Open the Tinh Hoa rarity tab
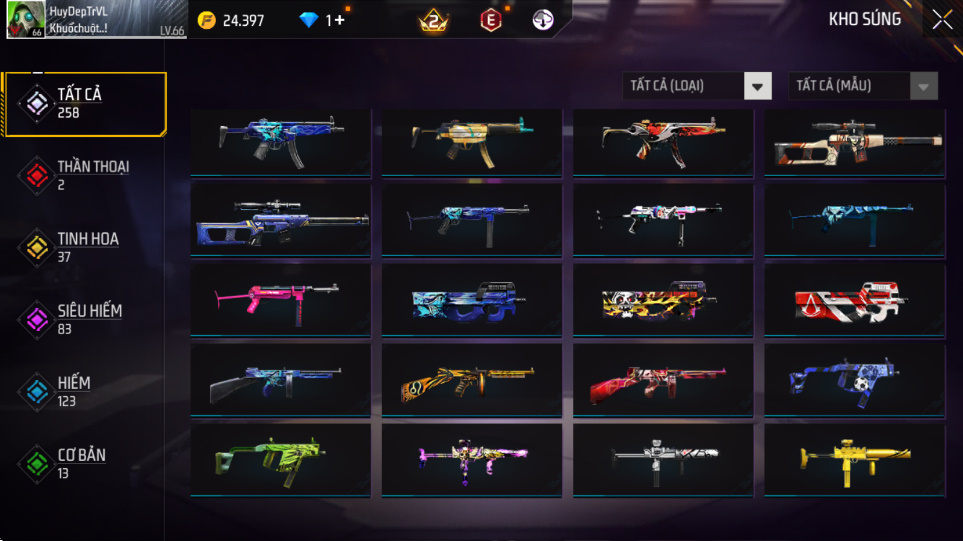The image size is (963, 541). [84, 247]
